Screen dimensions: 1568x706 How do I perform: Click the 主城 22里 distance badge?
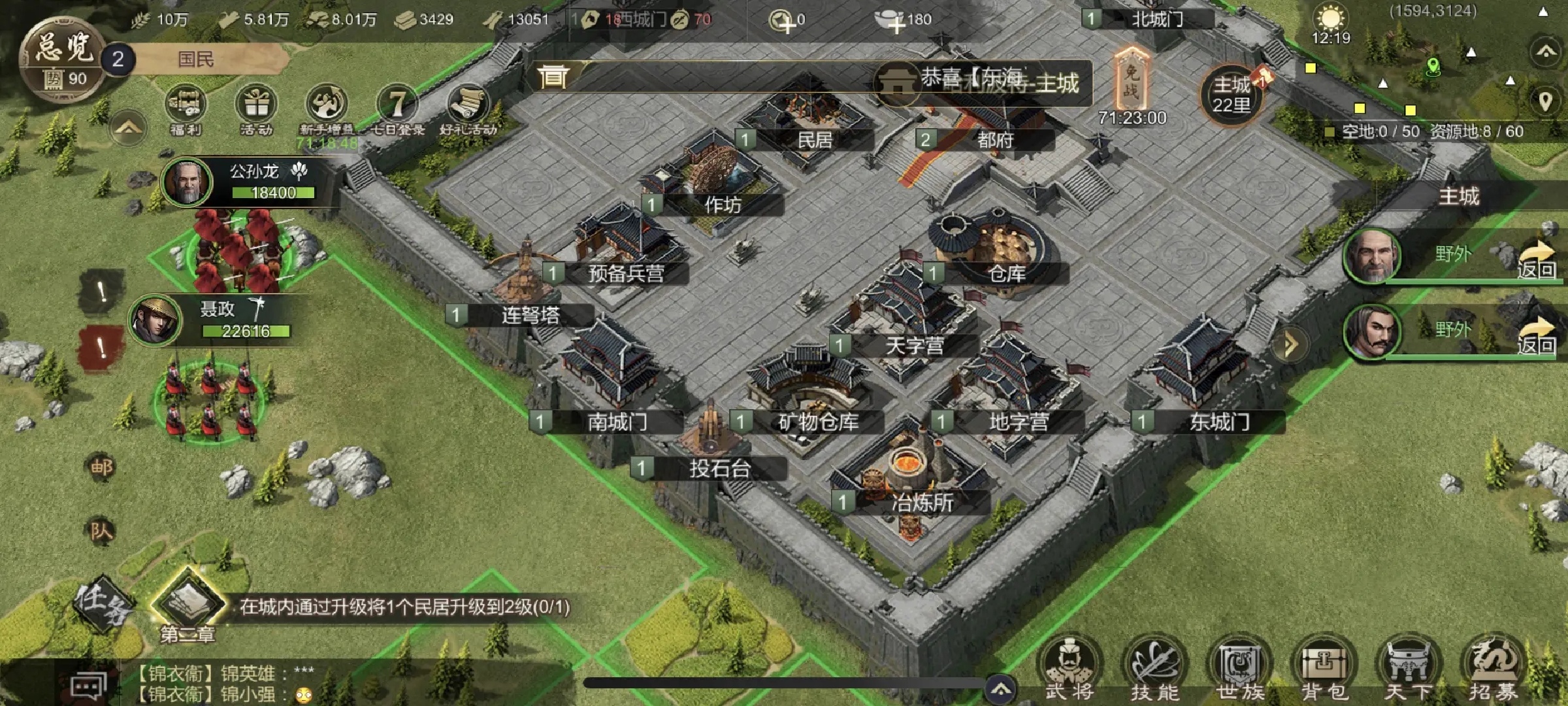[1232, 95]
